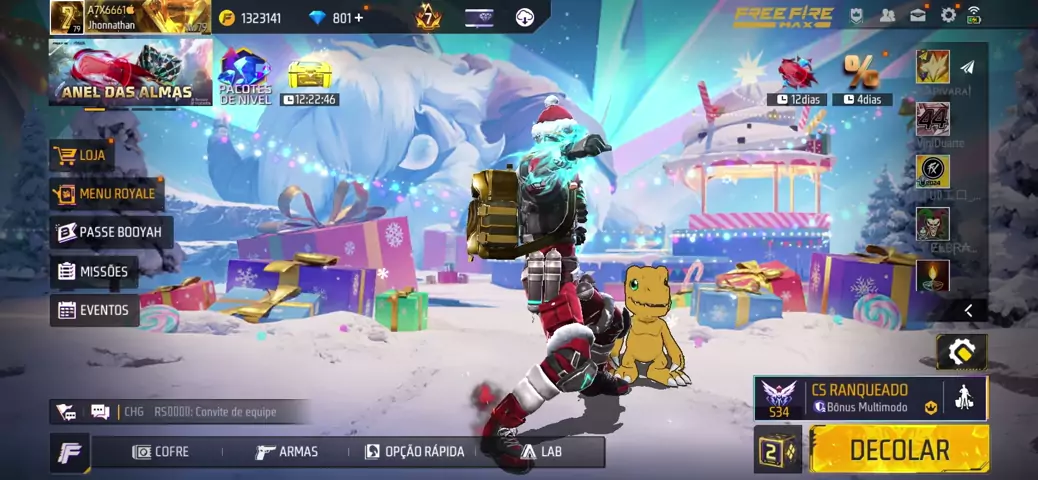Screen dimensions: 1038x480
Task: Open the COFRE vault
Action: pyautogui.click(x=161, y=452)
